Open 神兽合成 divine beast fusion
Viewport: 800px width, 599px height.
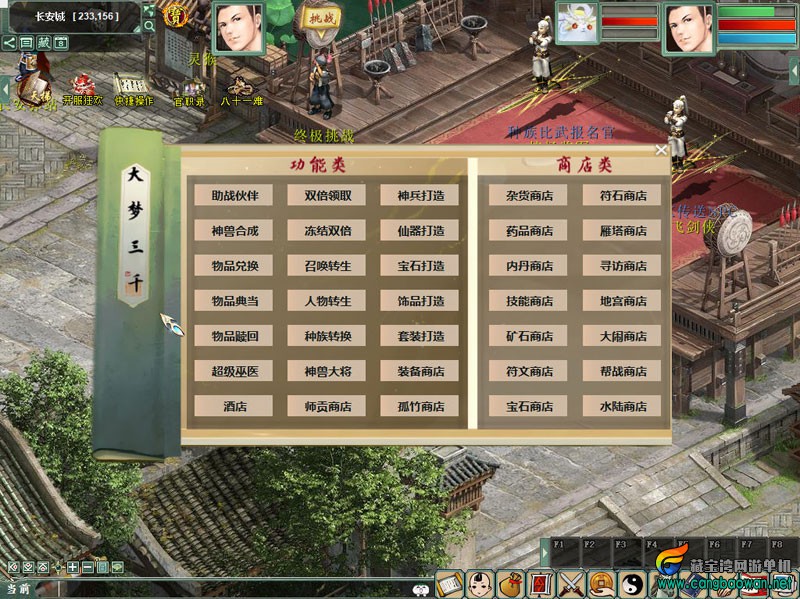pyautogui.click(x=234, y=231)
